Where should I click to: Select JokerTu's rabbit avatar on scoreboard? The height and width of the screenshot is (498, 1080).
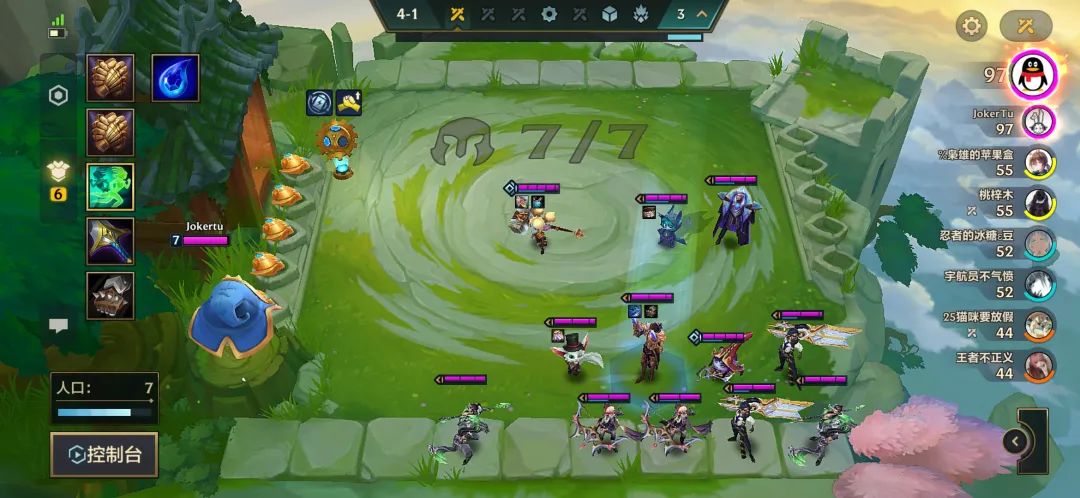coord(1040,122)
